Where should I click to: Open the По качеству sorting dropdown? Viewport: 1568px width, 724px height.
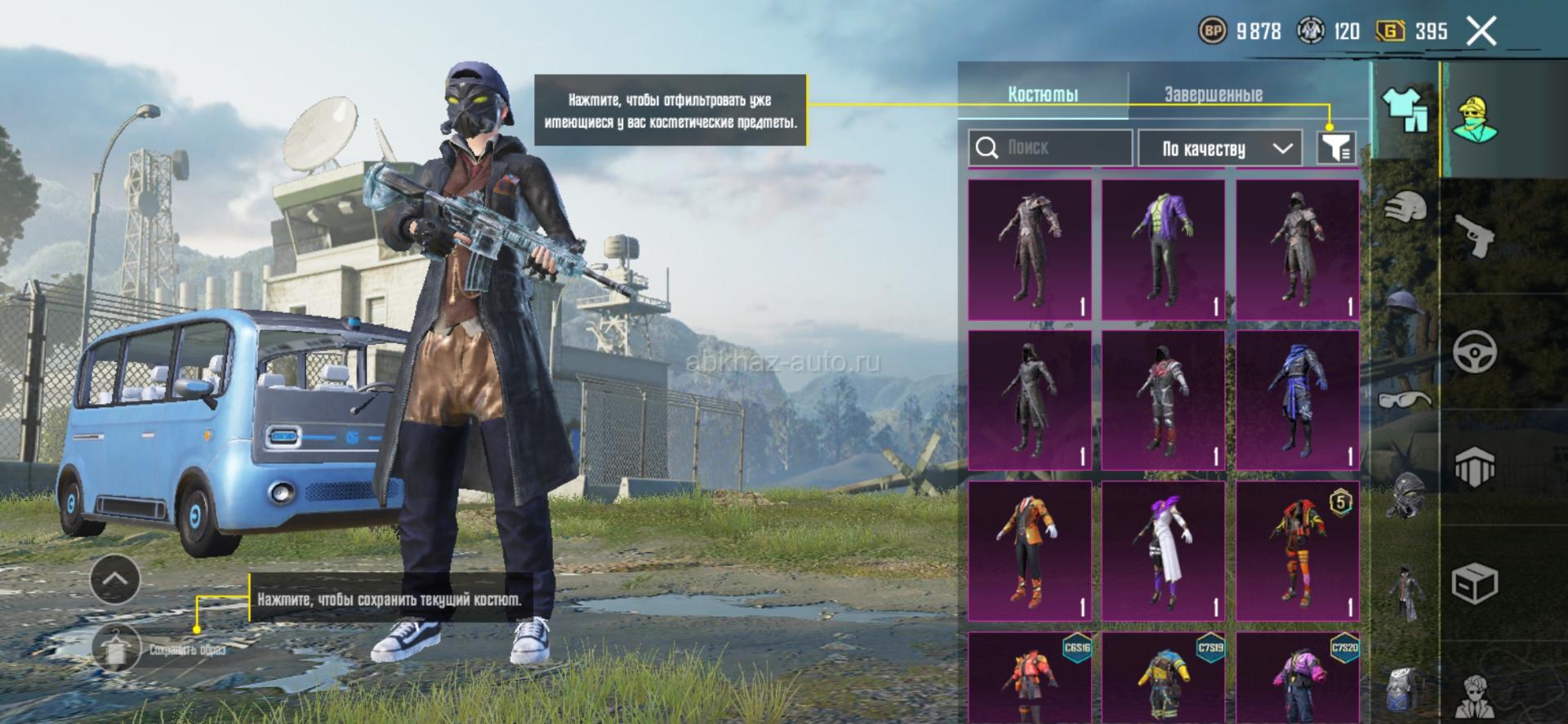[x=1219, y=149]
